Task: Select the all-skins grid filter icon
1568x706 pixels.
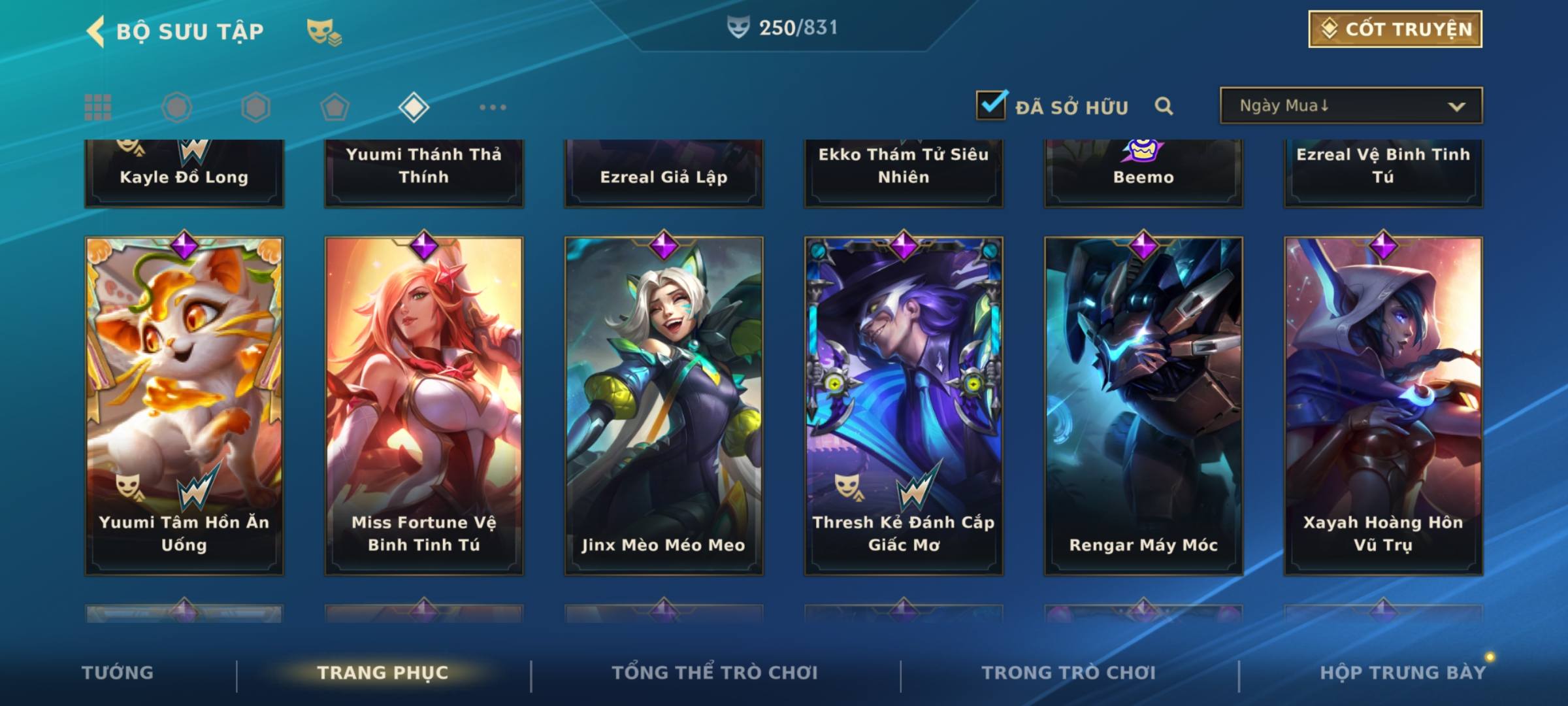Action: click(x=98, y=107)
